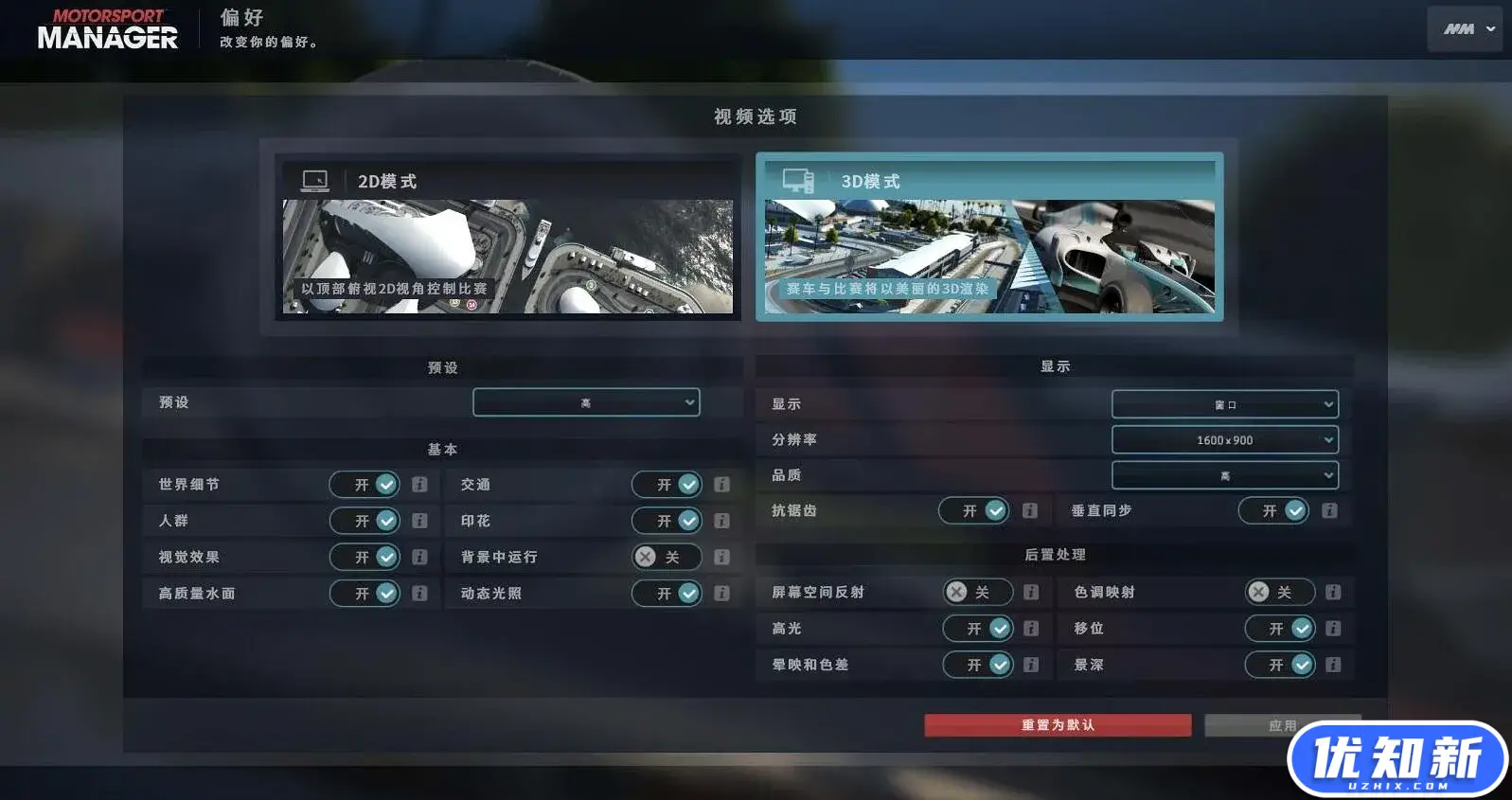Turn on 屏幕空间反射
This screenshot has height=800, width=1512.
pos(978,592)
